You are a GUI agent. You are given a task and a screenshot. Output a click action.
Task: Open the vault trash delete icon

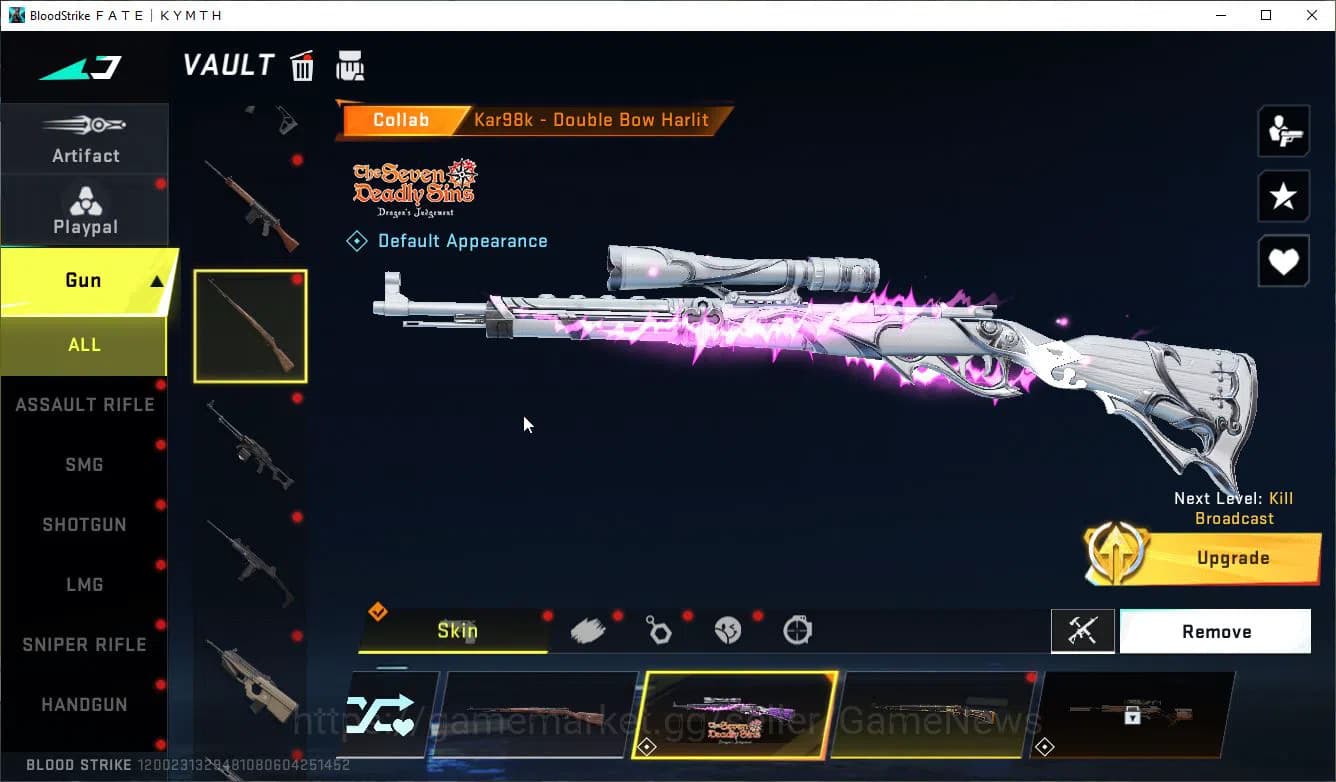click(x=301, y=65)
